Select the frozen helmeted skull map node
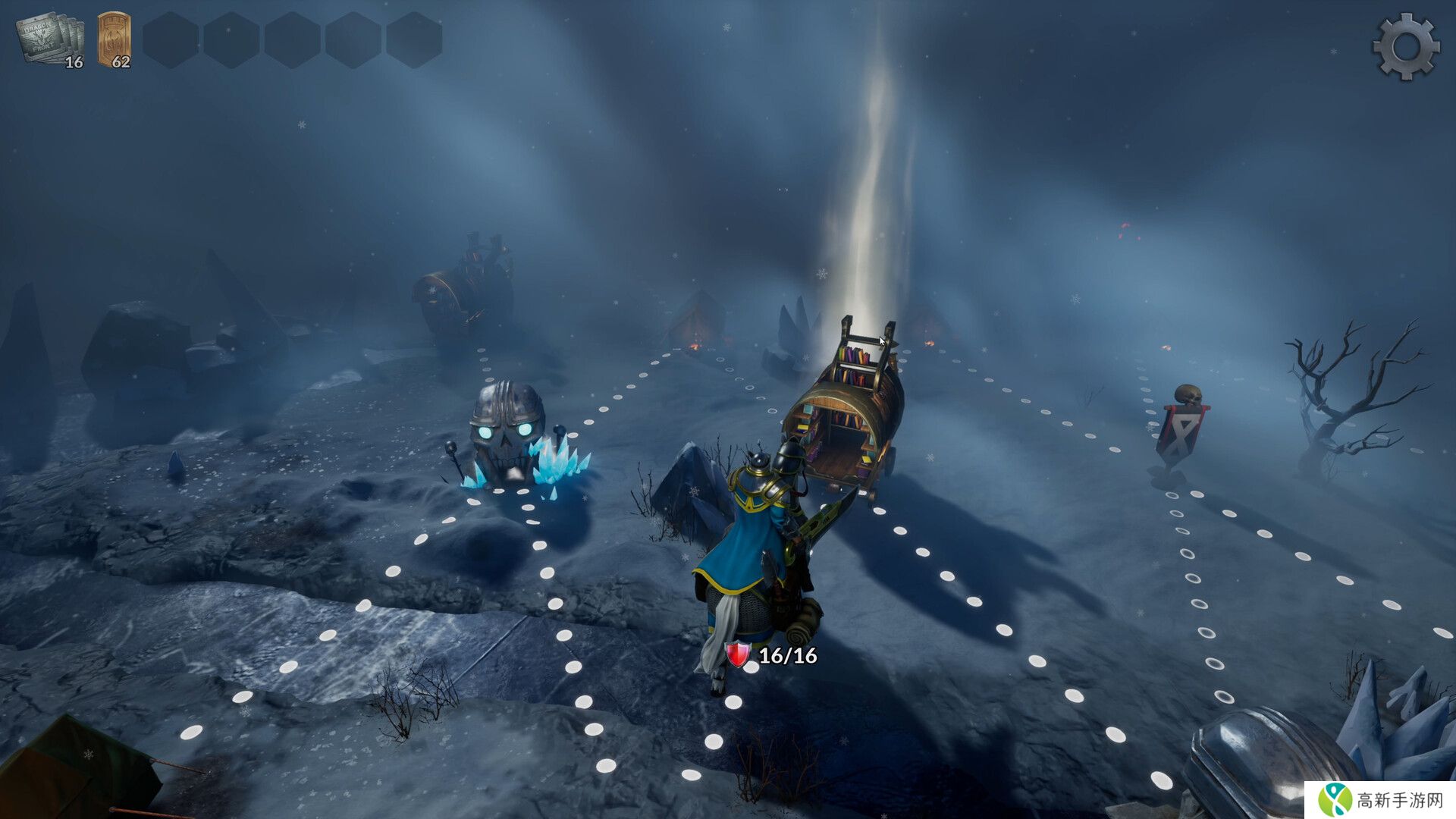Image resolution: width=1456 pixels, height=819 pixels. (508, 434)
